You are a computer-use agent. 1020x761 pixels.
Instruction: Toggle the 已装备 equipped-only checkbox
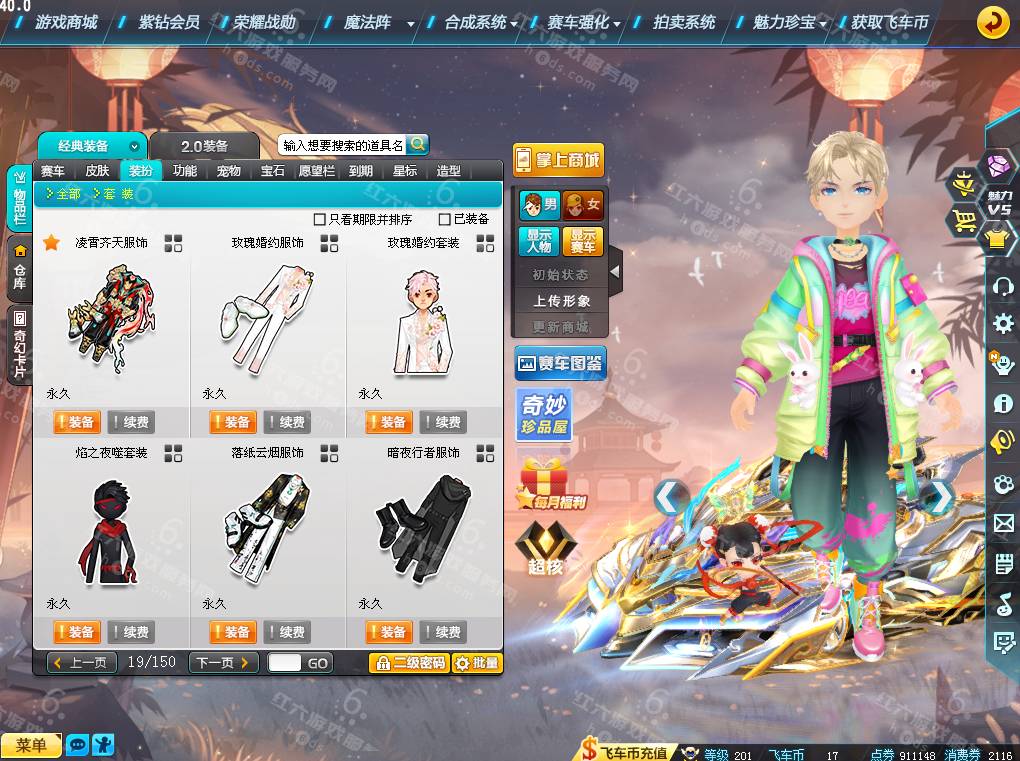(x=445, y=219)
